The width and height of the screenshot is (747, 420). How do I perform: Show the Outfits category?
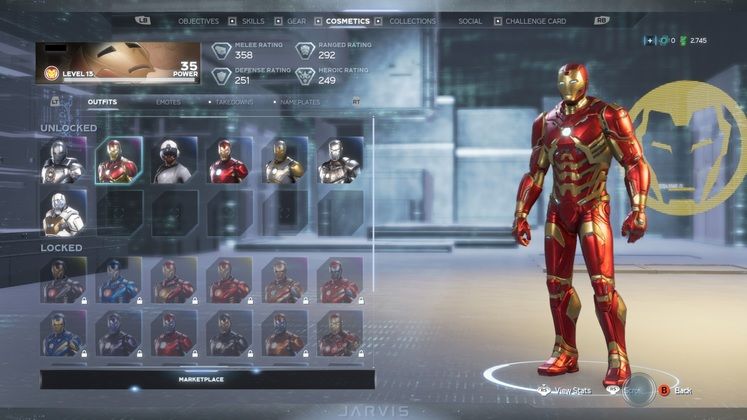tap(102, 102)
